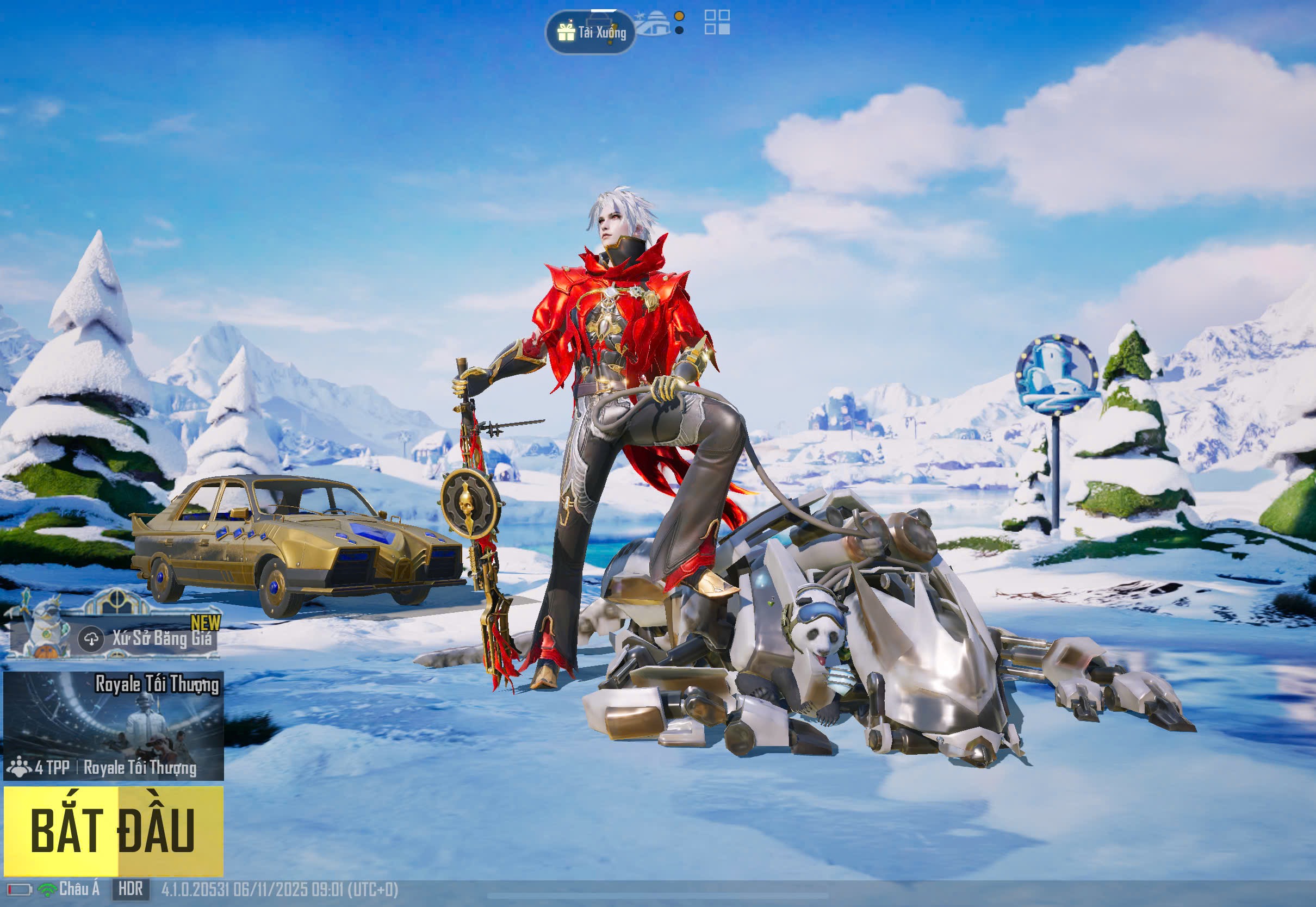
Task: Open the Royale Tối Thượng mode selector
Action: click(x=114, y=726)
